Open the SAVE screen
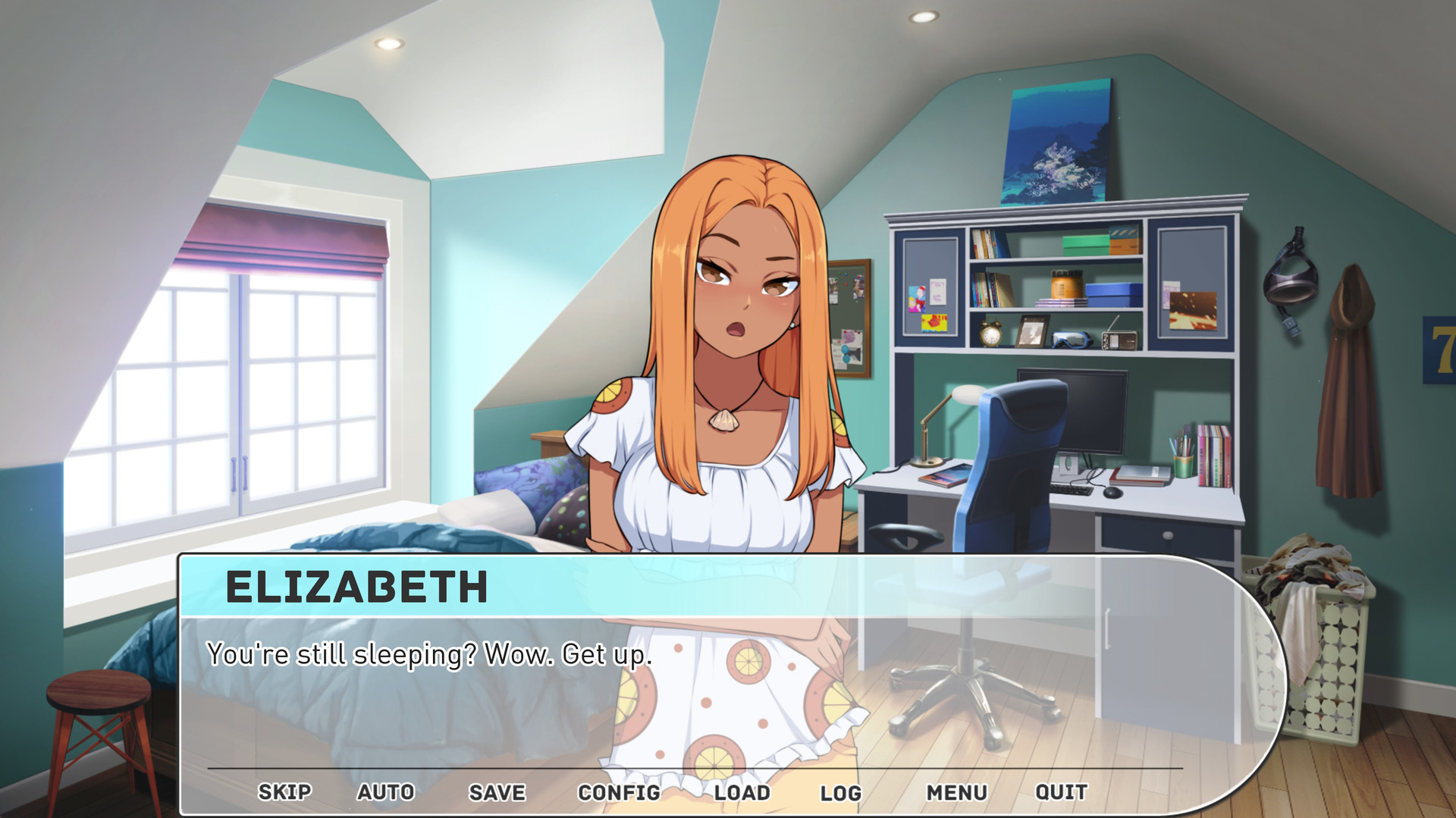Image resolution: width=1456 pixels, height=818 pixels. [x=496, y=792]
